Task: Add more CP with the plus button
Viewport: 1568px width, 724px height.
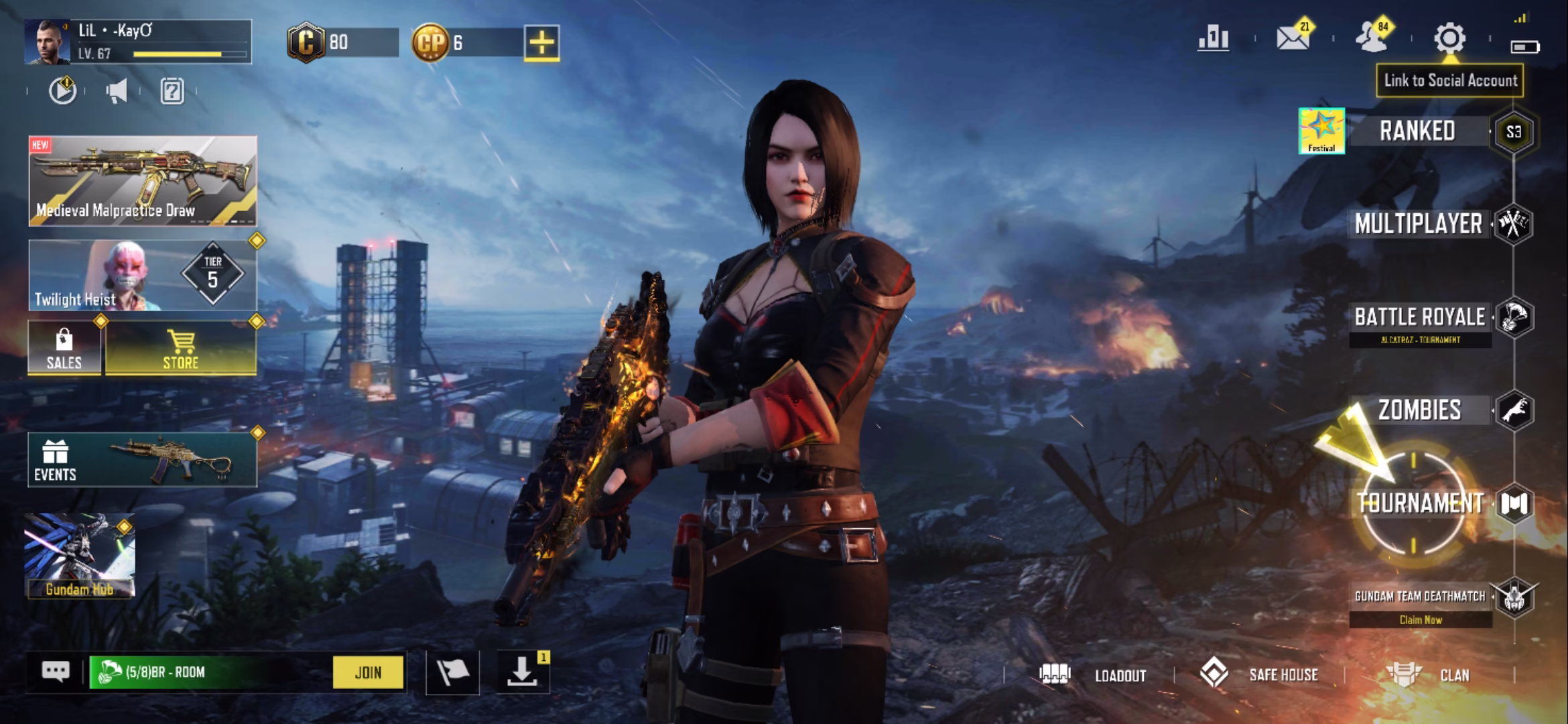Action: click(x=541, y=43)
